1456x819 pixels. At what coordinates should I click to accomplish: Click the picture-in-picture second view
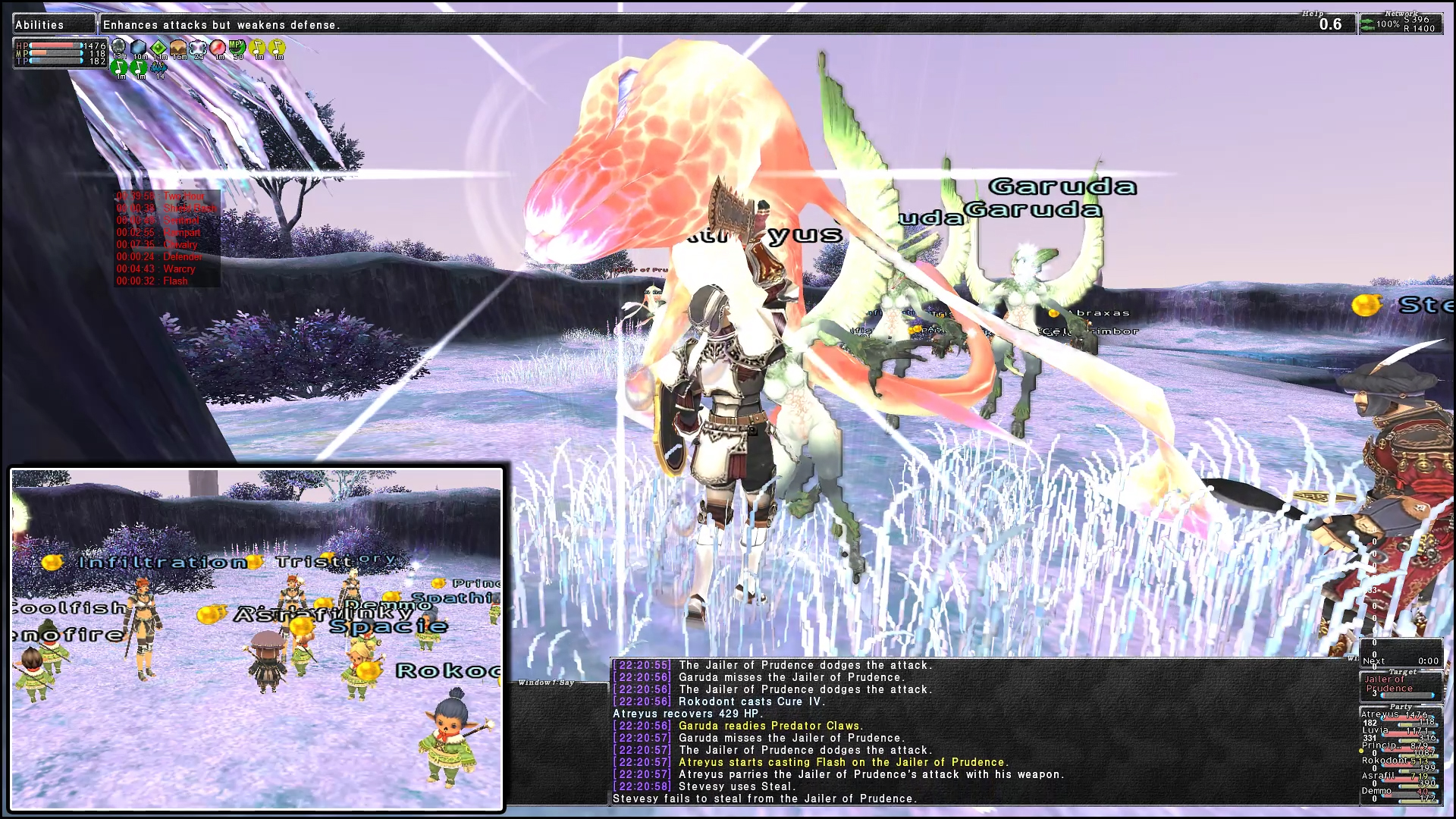coord(256,639)
